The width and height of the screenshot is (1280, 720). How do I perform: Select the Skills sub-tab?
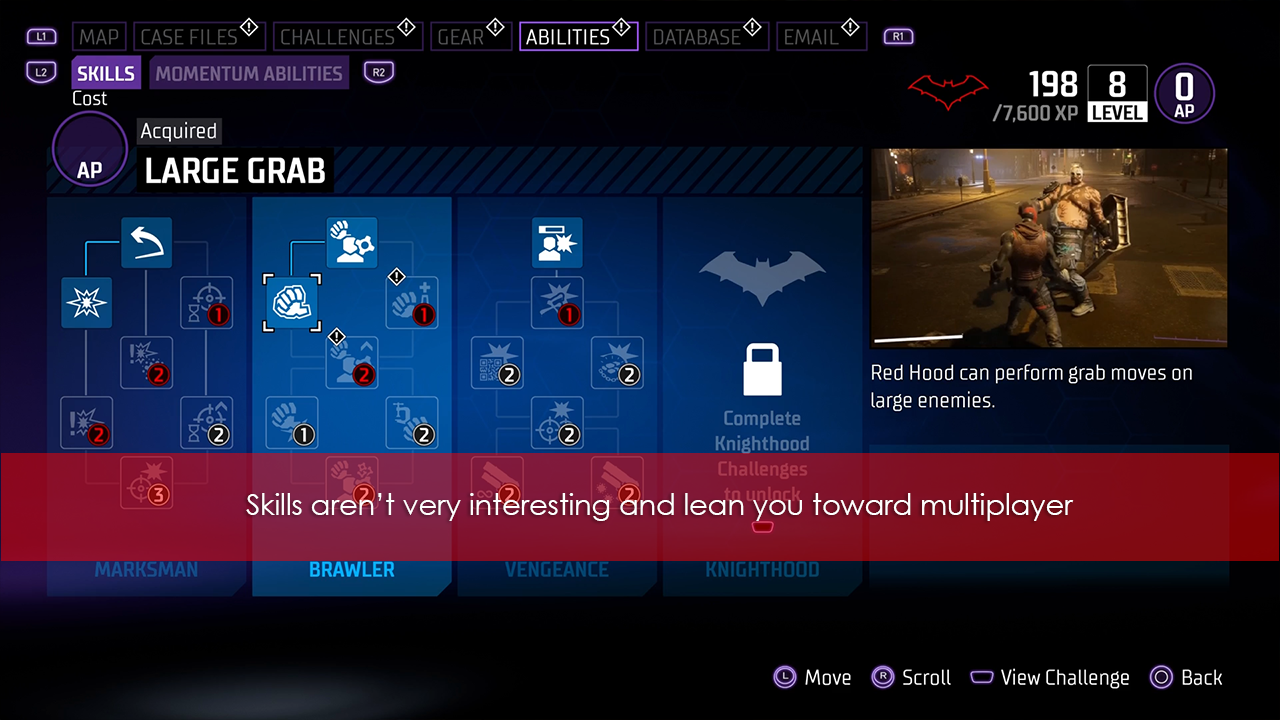point(105,73)
